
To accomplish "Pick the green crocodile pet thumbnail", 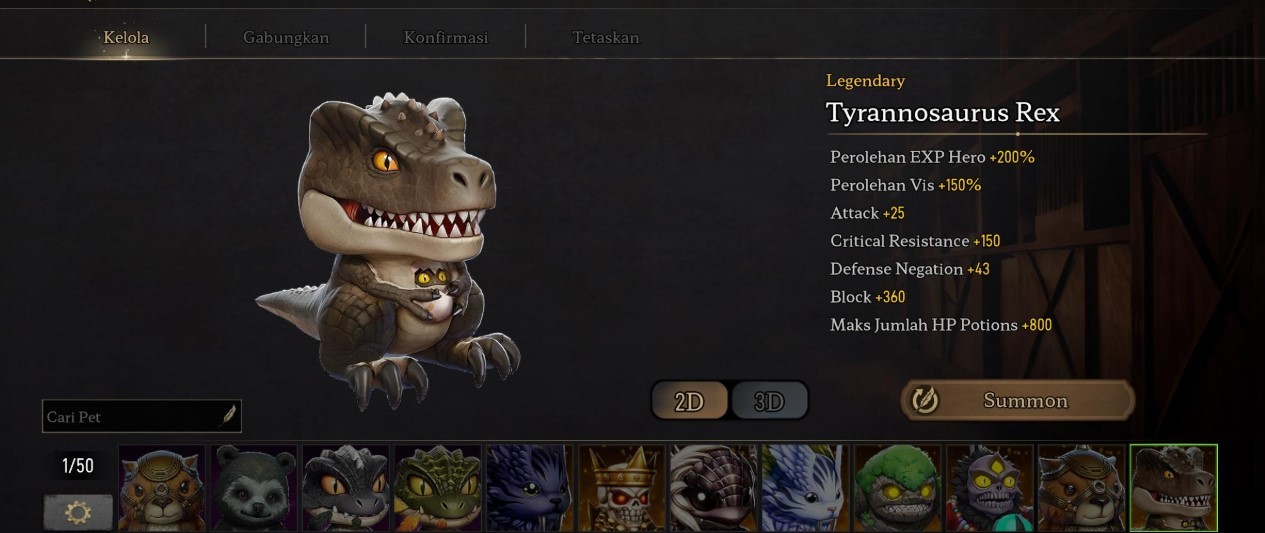I will click(438, 489).
